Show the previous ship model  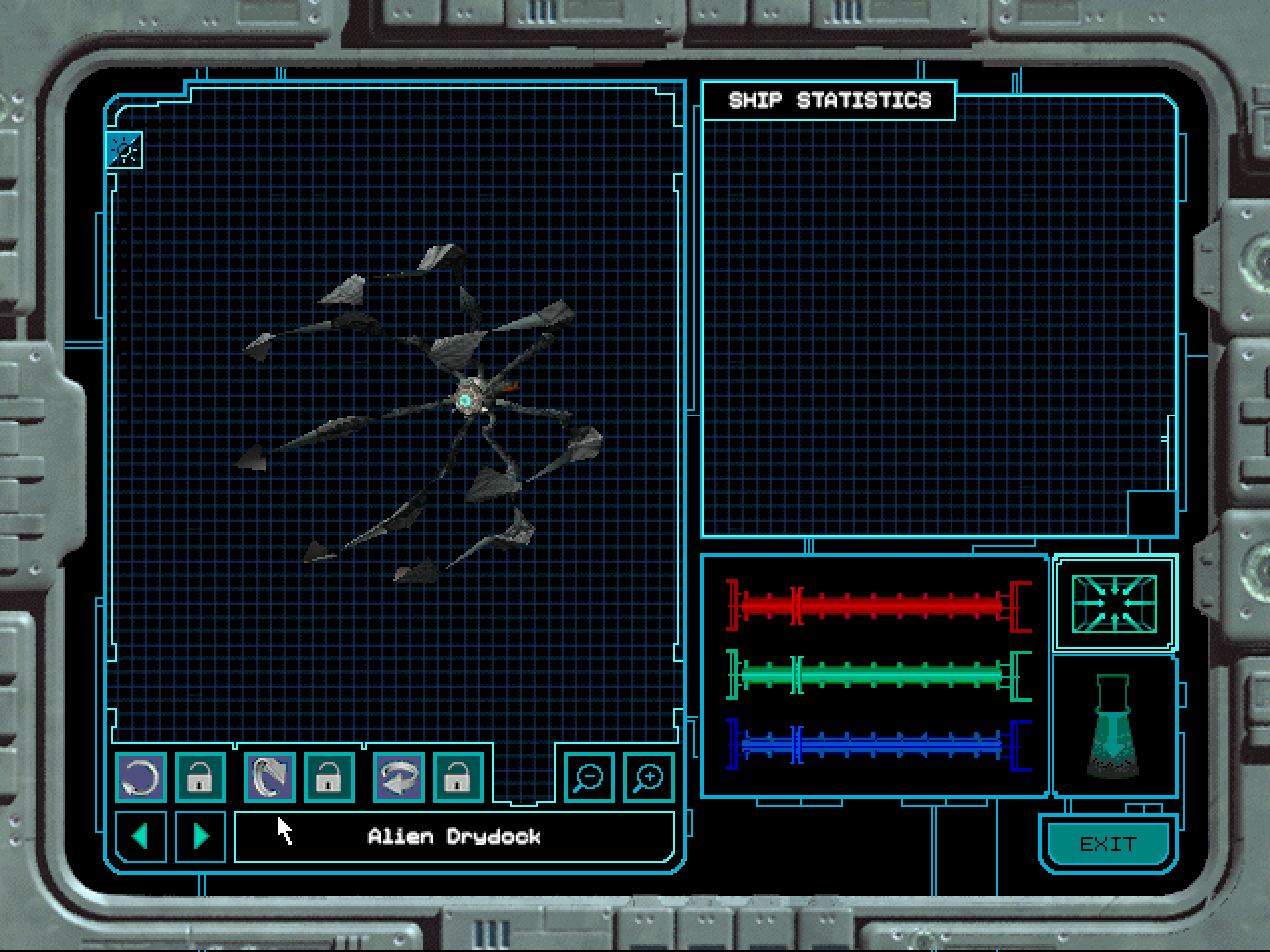[141, 836]
